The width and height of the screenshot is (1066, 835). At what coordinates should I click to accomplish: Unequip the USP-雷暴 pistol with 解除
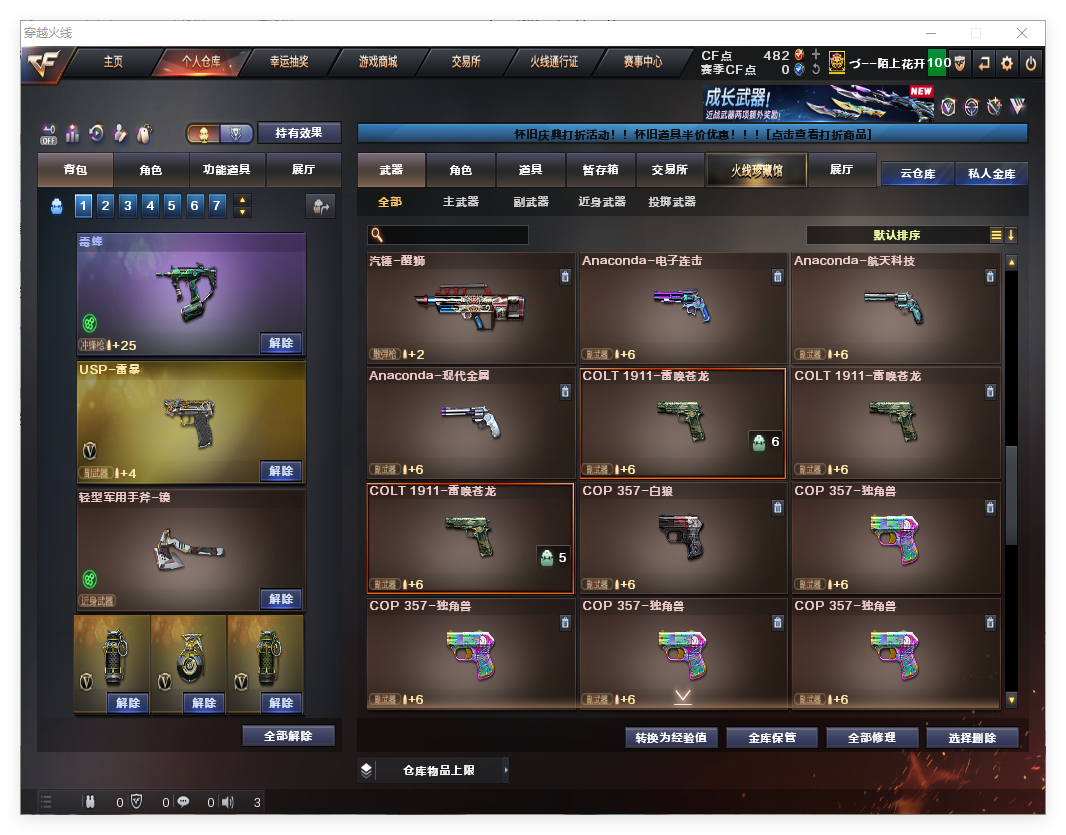[x=281, y=471]
